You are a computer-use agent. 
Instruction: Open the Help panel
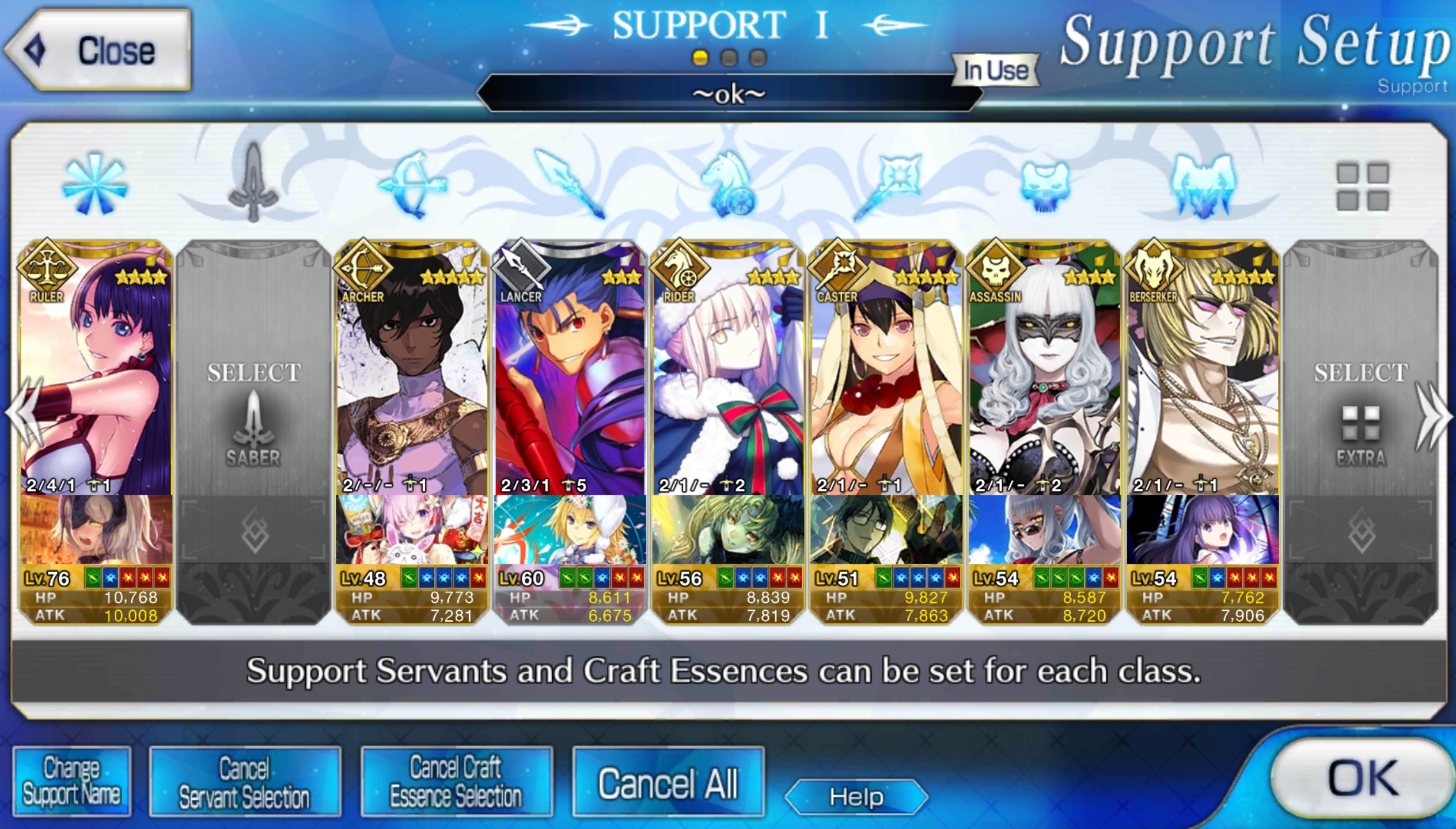pyautogui.click(x=856, y=797)
